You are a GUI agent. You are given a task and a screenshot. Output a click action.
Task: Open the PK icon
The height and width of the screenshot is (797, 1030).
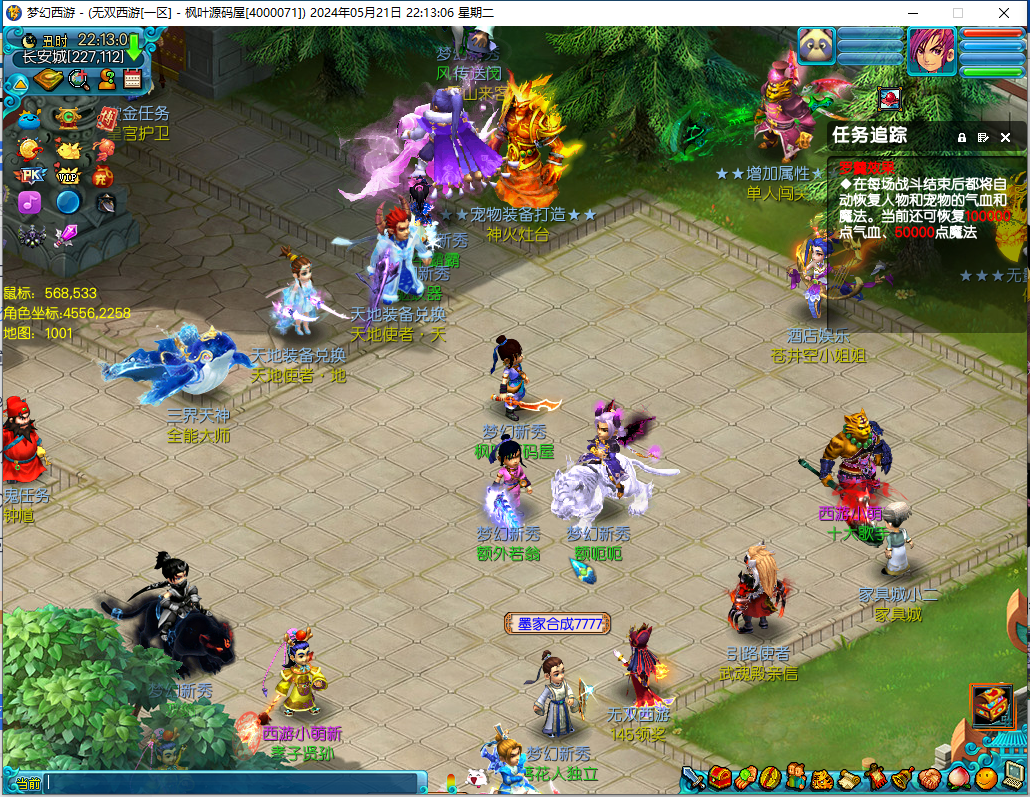click(31, 176)
